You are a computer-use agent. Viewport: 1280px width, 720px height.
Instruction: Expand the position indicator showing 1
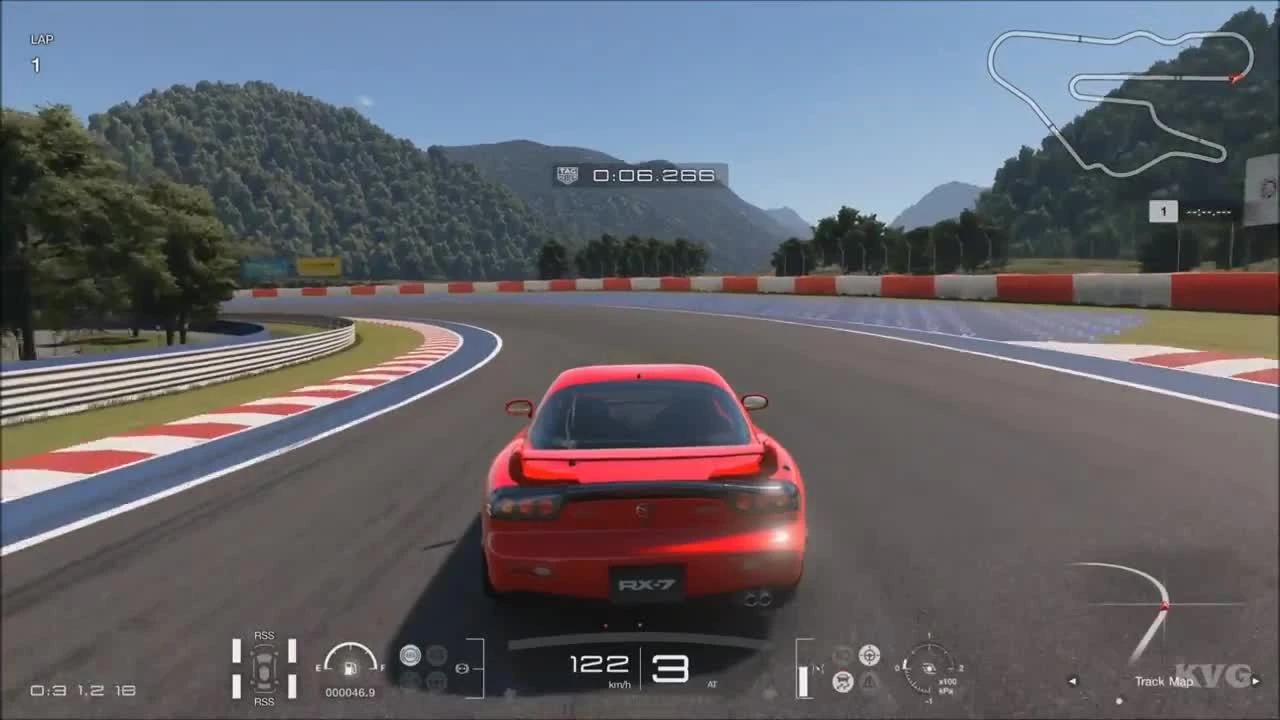pyautogui.click(x=1163, y=210)
